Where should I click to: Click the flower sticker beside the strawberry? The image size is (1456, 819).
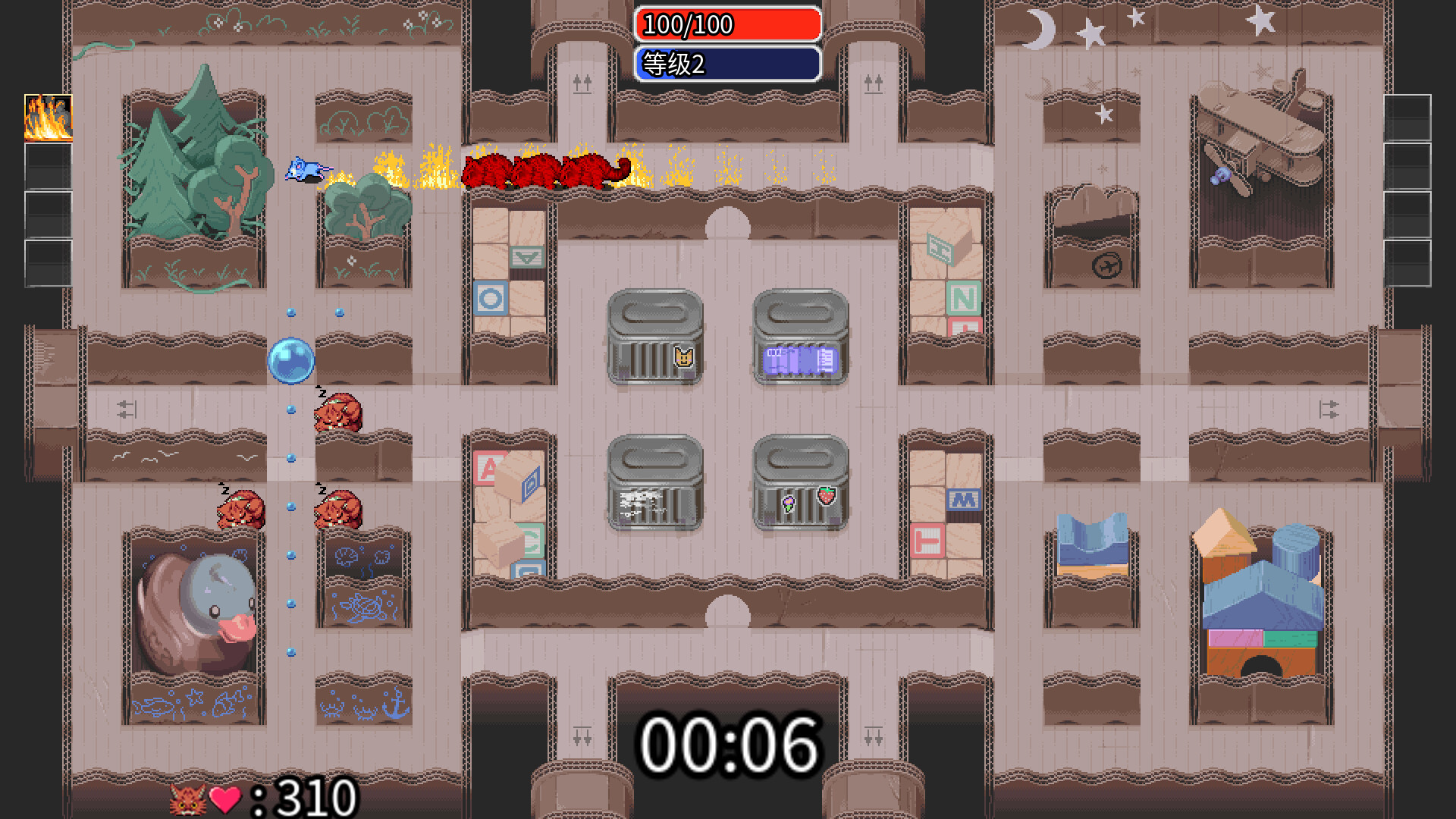click(790, 503)
